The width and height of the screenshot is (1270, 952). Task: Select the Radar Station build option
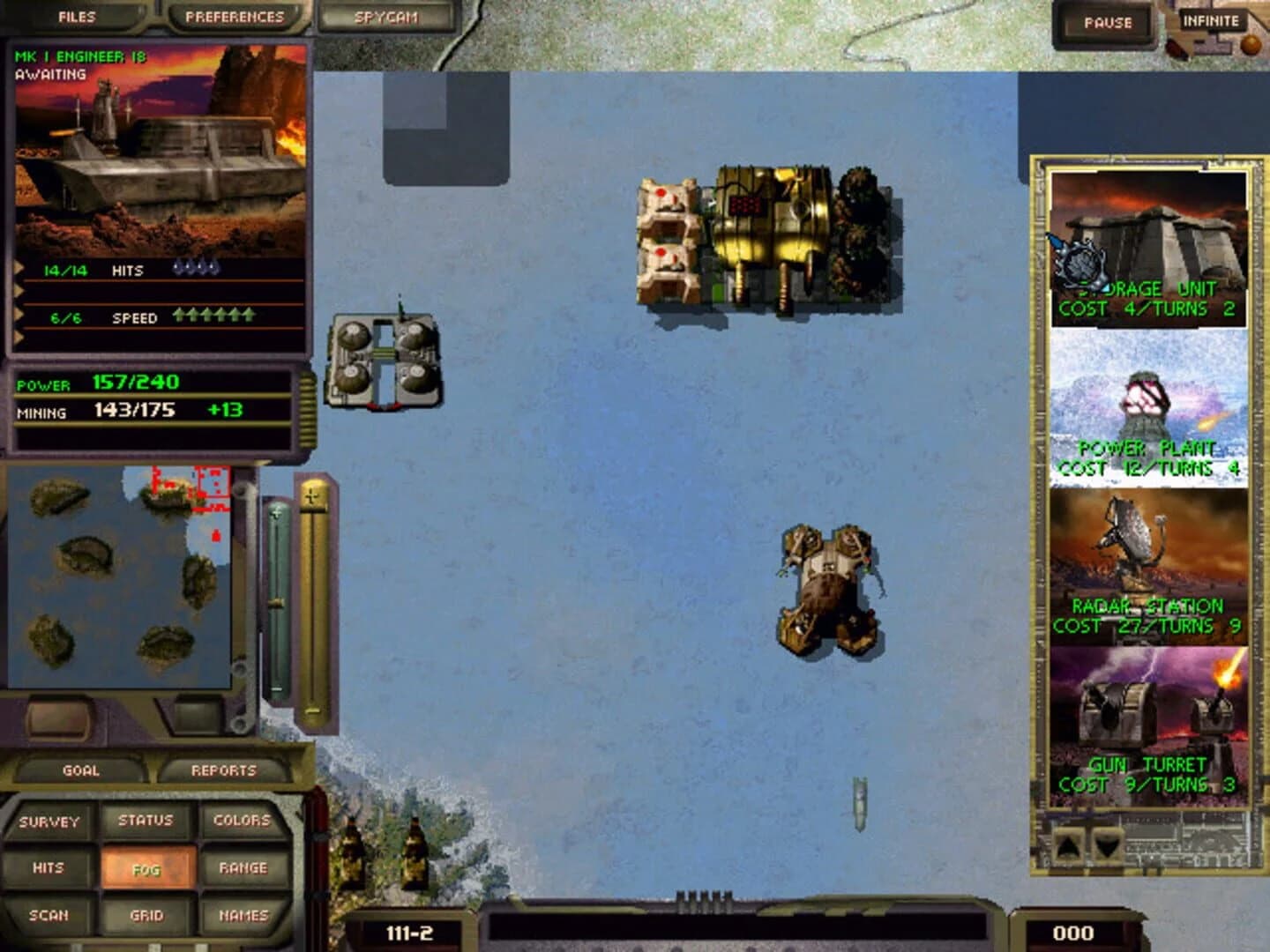pos(1148,564)
